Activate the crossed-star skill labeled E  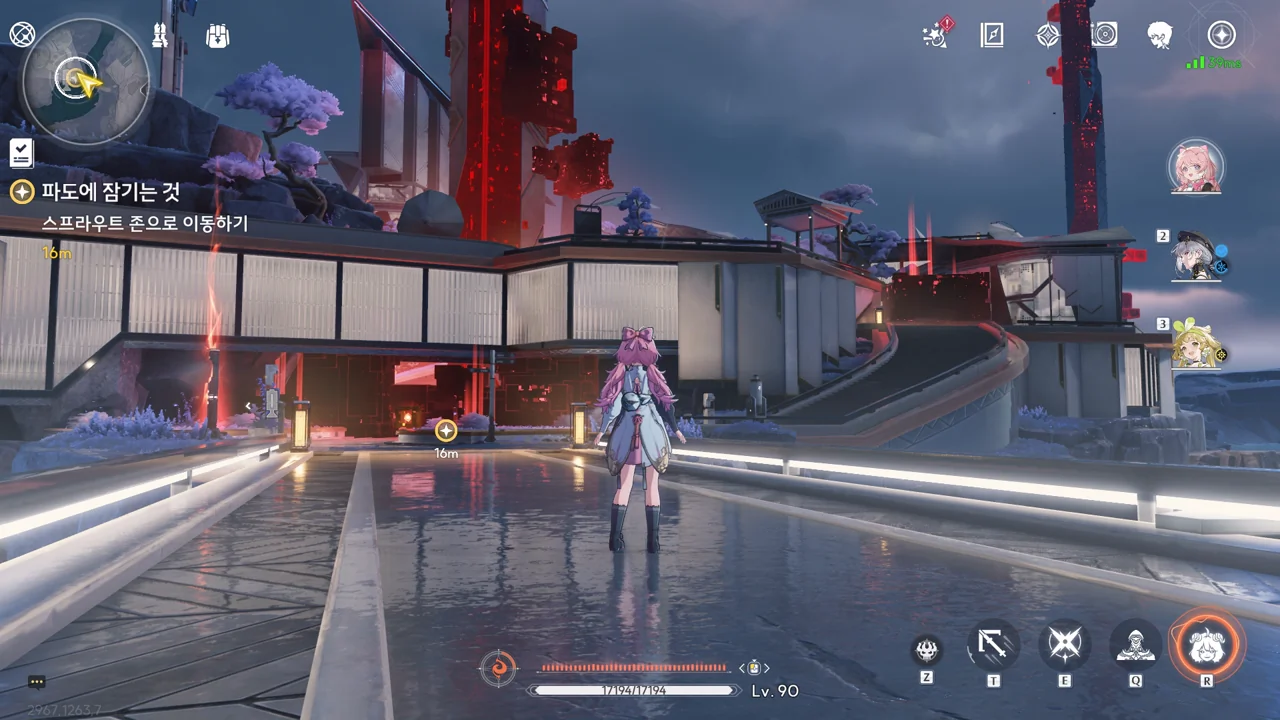(1064, 645)
